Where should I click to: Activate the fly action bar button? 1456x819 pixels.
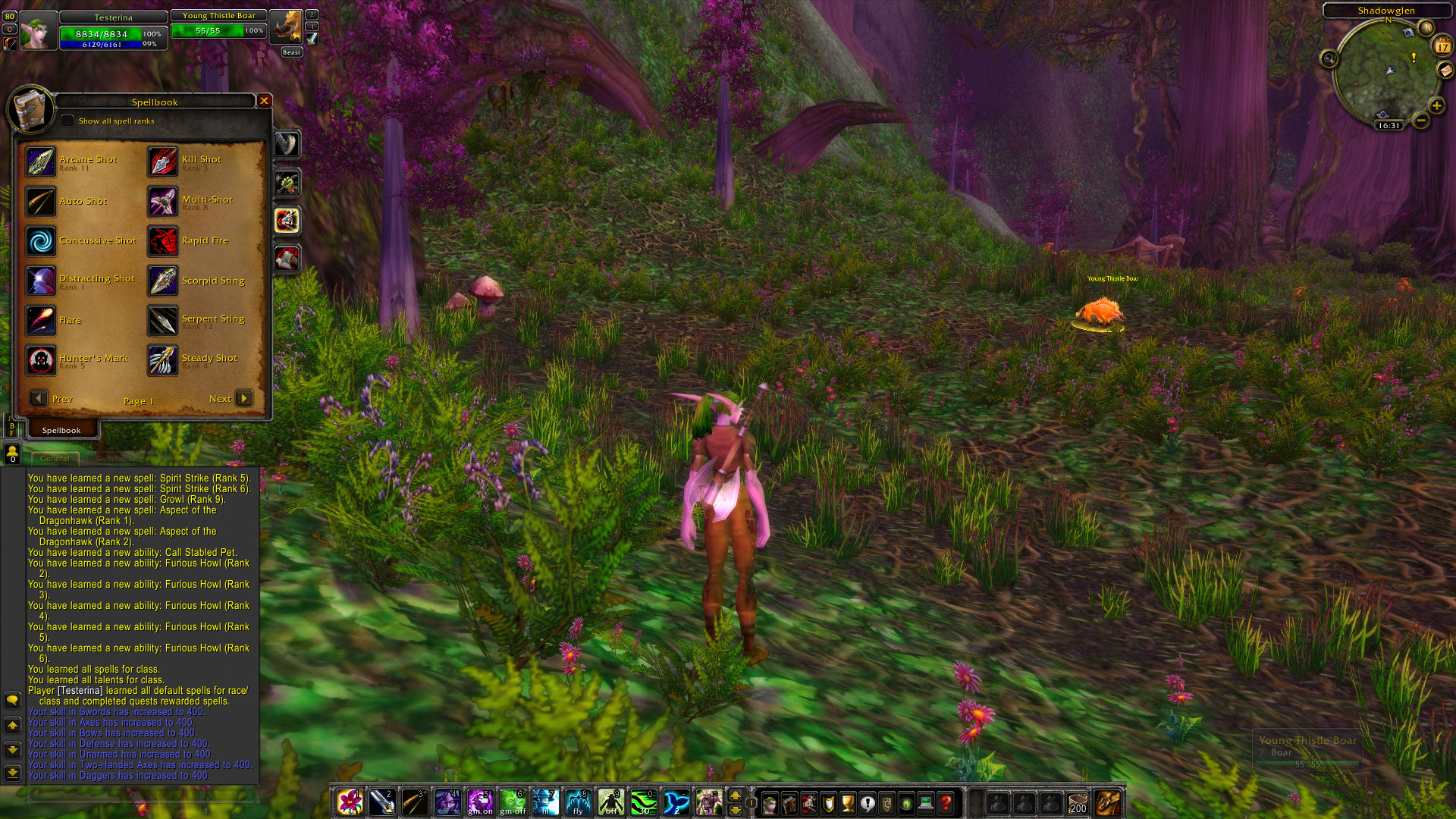point(578,802)
